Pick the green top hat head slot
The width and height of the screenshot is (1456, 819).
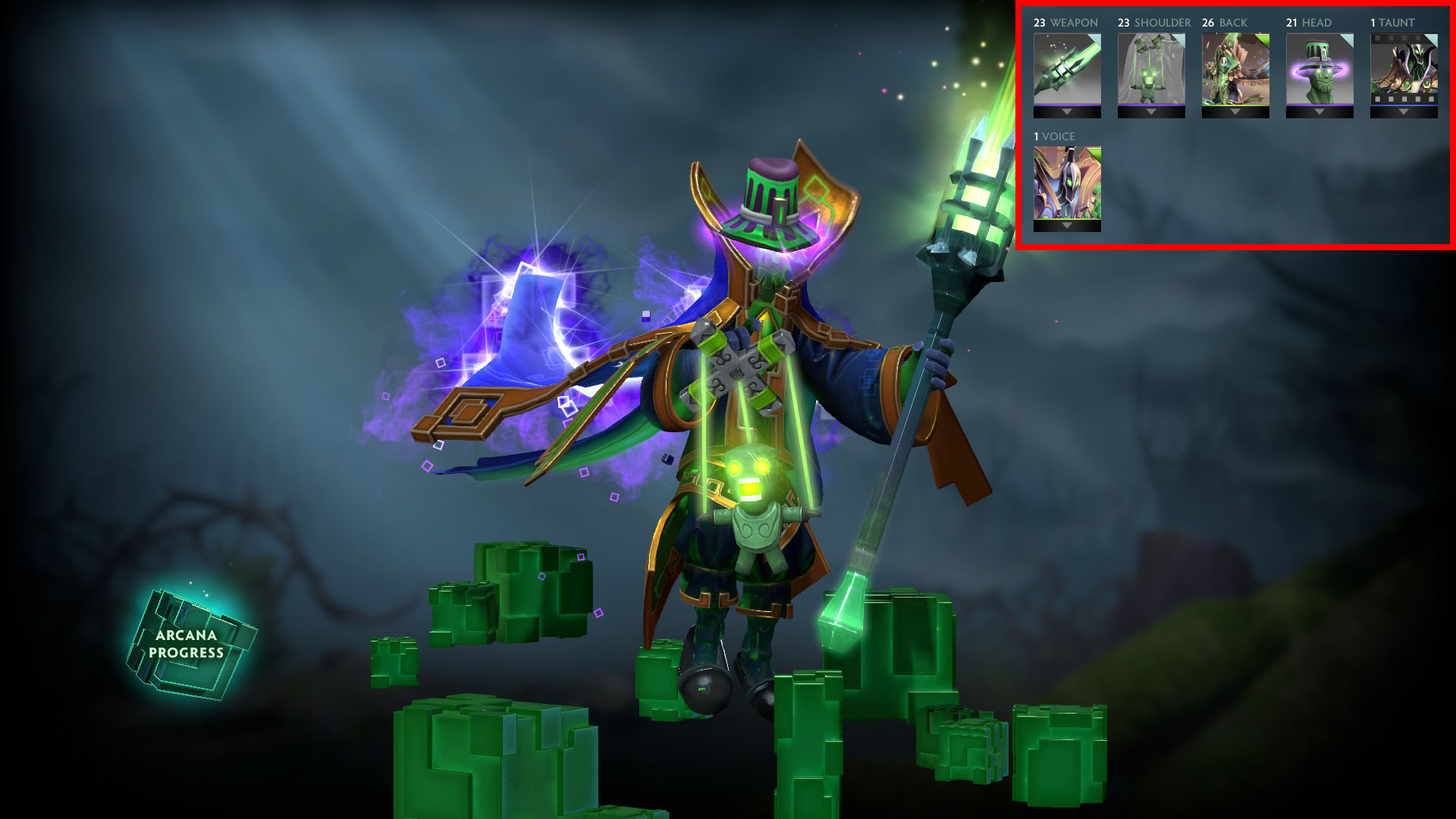click(1319, 68)
